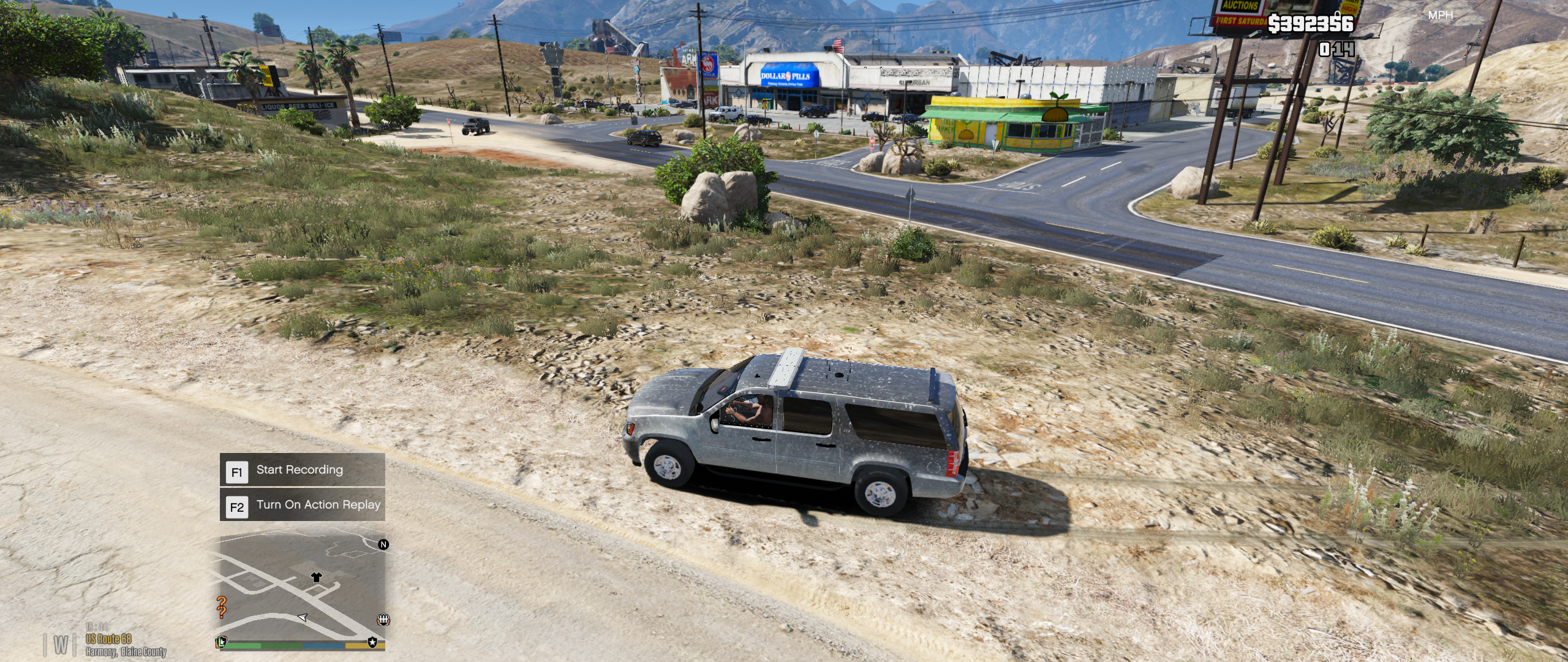Click the white player arrow on minimap
Viewport: 1568px width, 662px height.
click(302, 617)
